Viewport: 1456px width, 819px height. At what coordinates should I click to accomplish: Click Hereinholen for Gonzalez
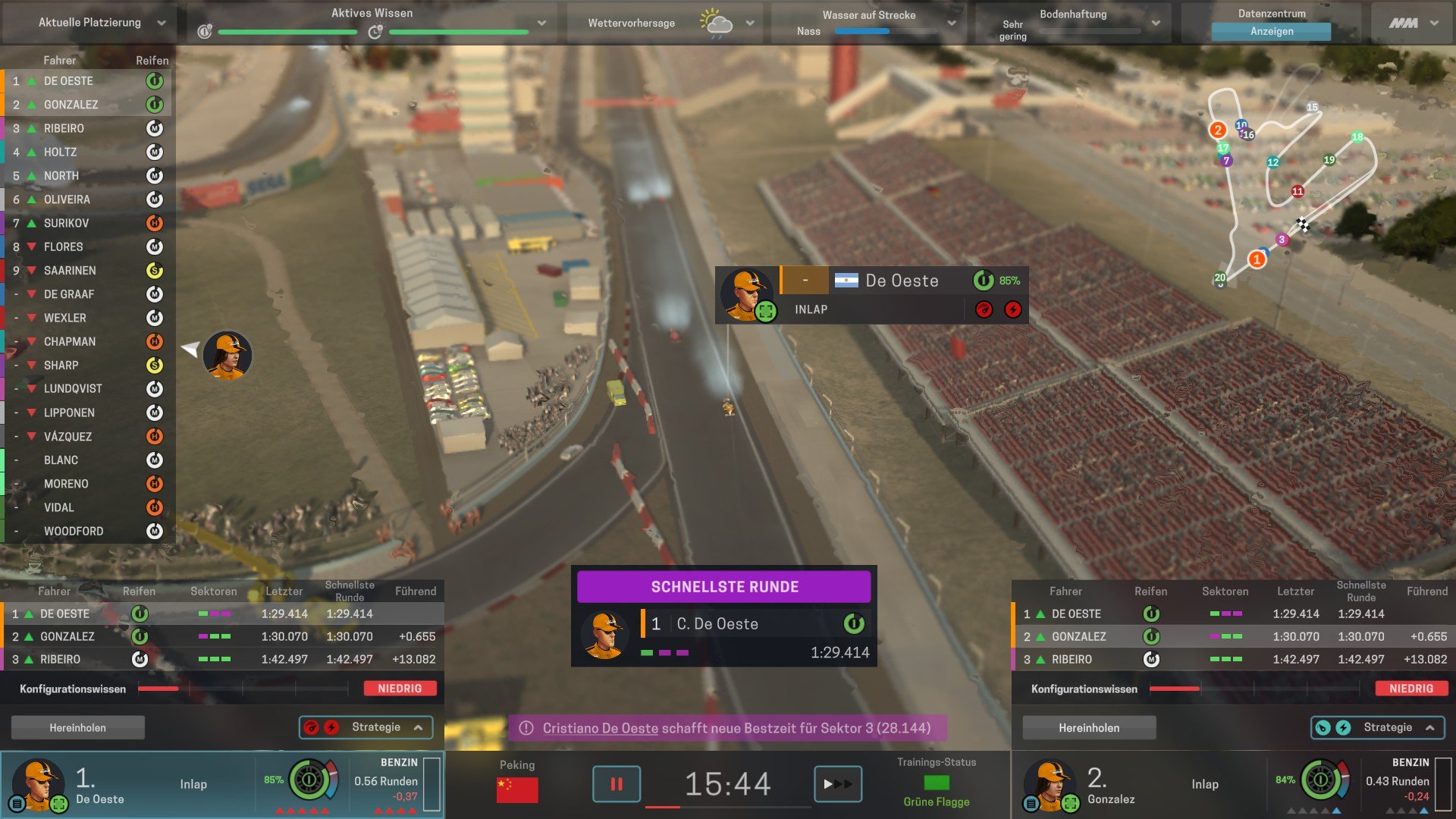pos(1088,727)
